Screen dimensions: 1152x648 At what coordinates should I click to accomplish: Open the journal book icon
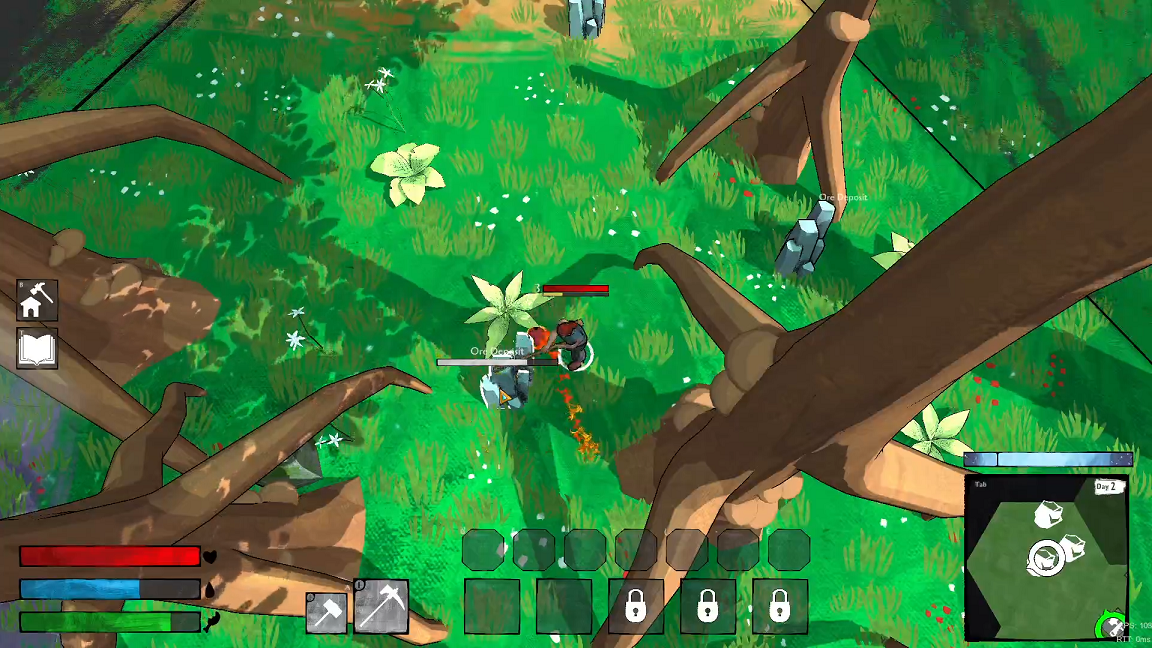pyautogui.click(x=37, y=349)
